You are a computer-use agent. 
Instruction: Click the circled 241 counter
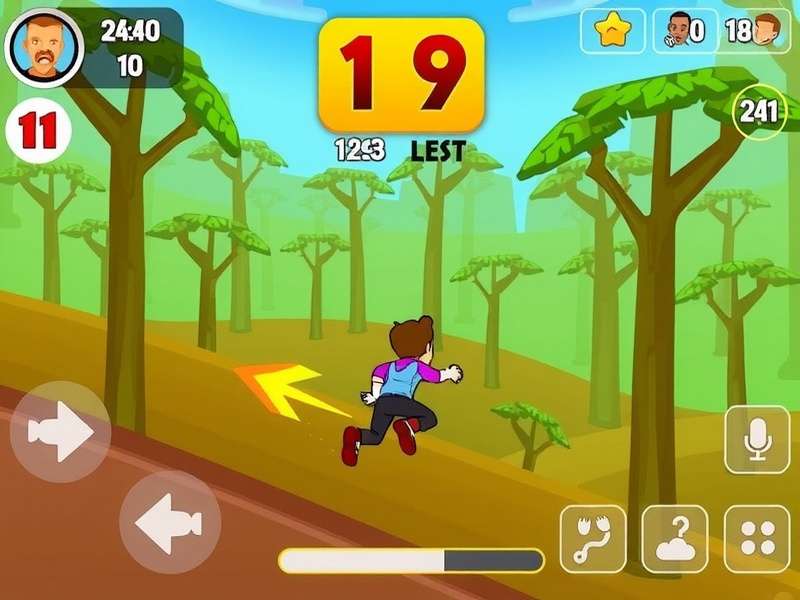[x=759, y=113]
